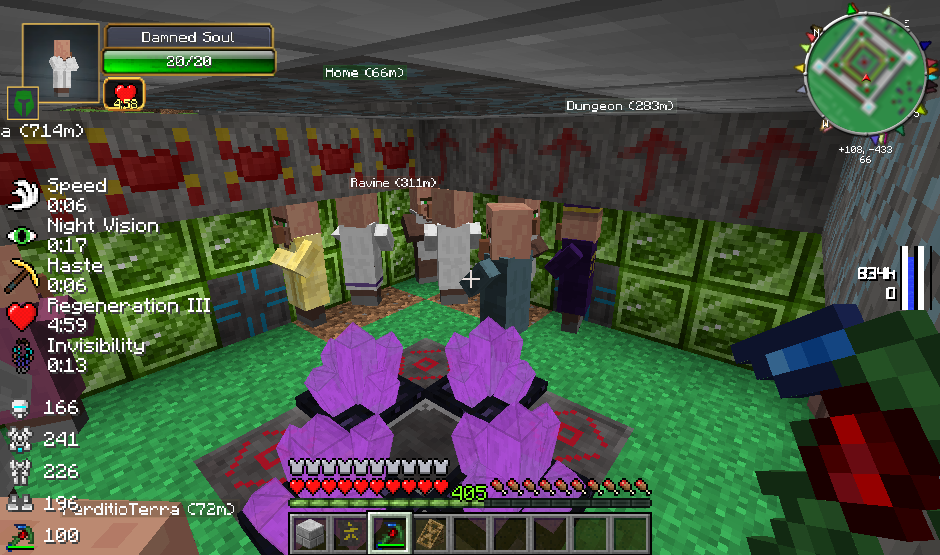Click the held tool durability icon

click(x=19, y=535)
